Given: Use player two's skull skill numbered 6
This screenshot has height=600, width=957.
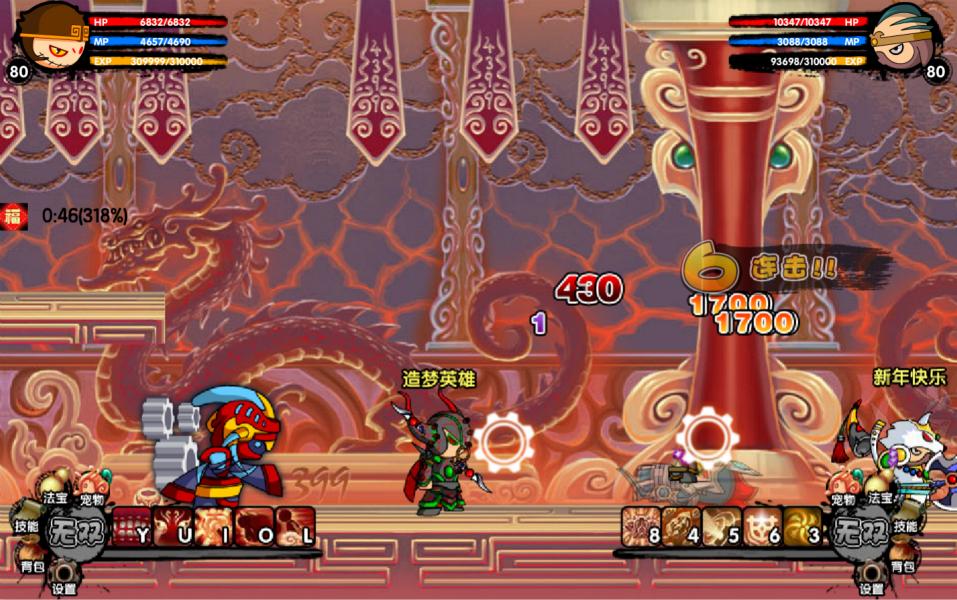Looking at the screenshot, I should pyautogui.click(x=762, y=527).
